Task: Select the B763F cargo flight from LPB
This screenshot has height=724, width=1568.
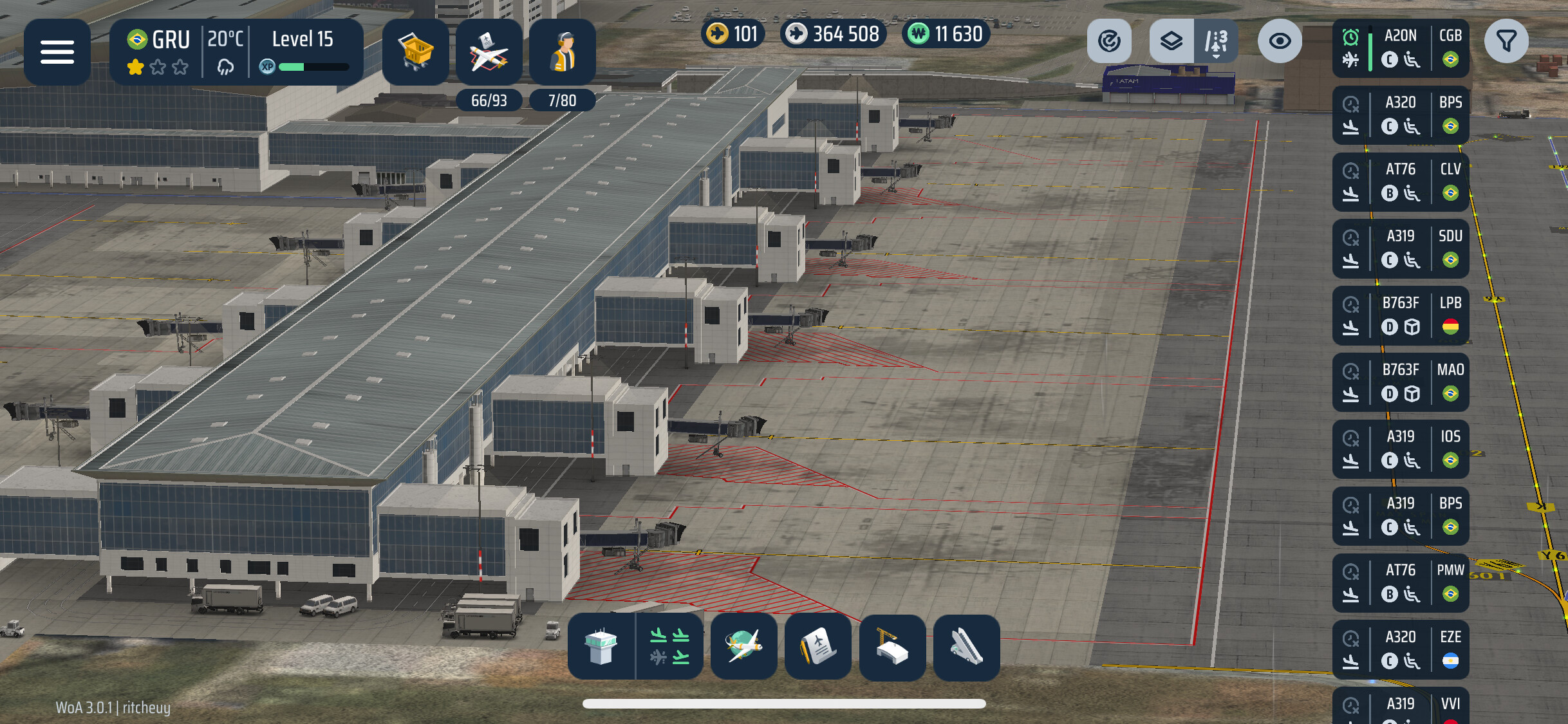Action: coord(1401,315)
